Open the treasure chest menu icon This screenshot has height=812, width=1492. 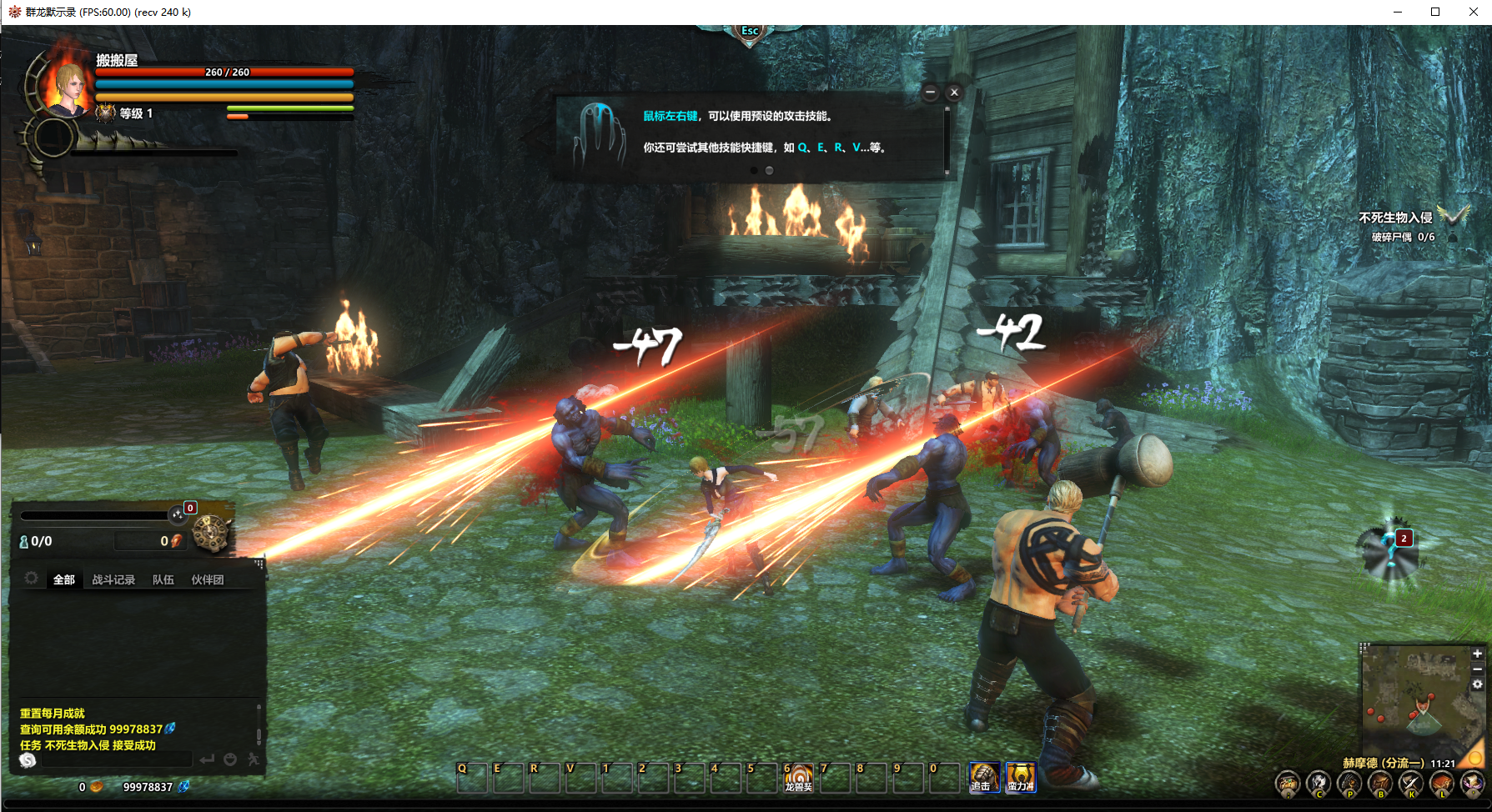1288,784
